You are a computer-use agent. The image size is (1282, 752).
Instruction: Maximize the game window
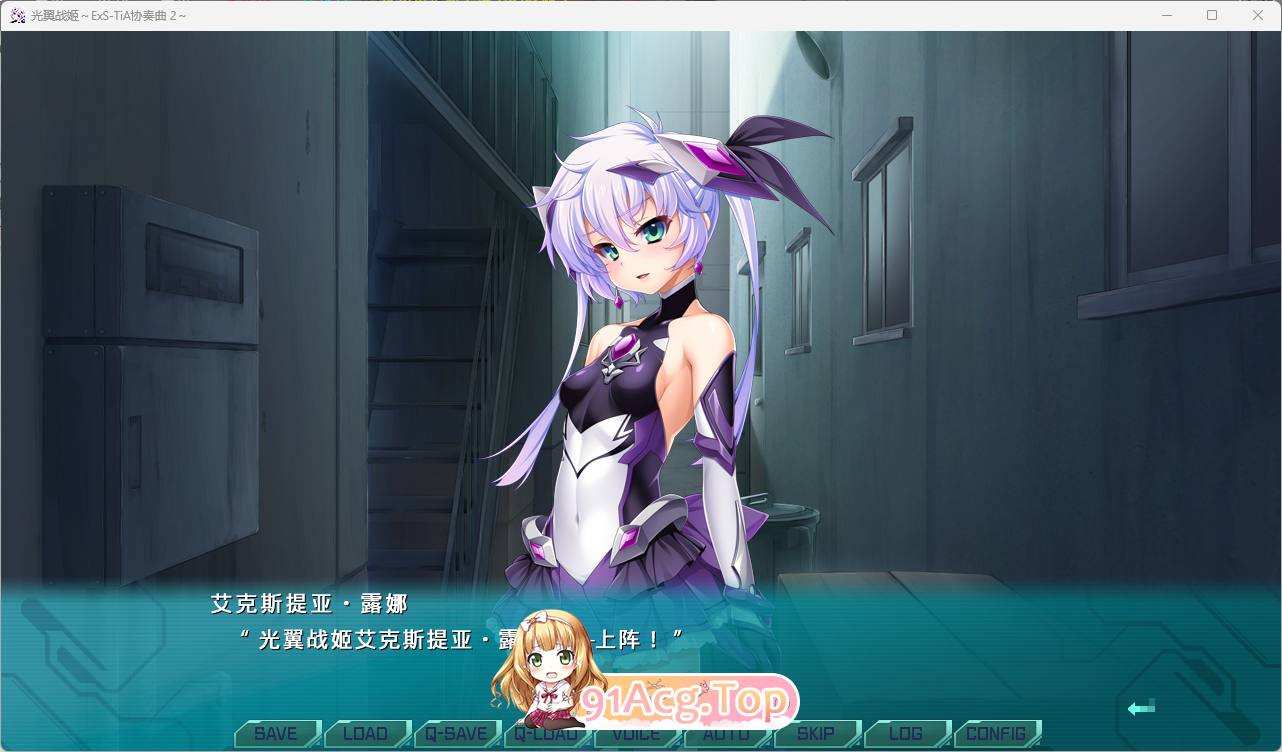(x=1211, y=15)
